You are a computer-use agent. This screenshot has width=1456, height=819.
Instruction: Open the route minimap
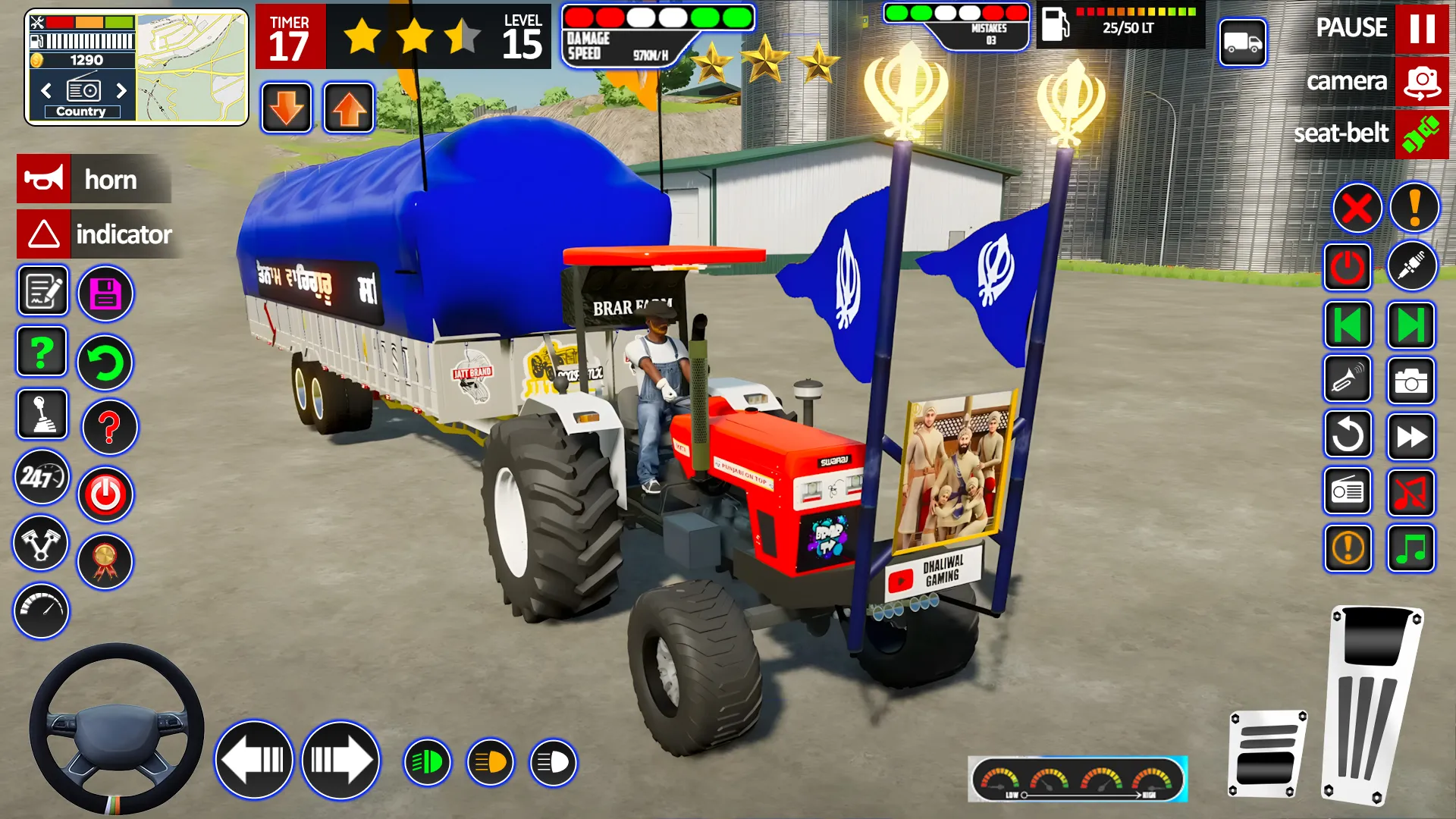[x=193, y=67]
